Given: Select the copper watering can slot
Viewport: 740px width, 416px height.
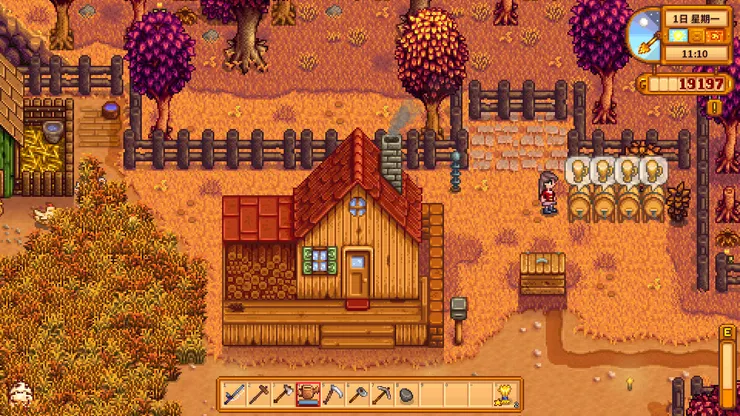Looking at the screenshot, I should [x=308, y=393].
